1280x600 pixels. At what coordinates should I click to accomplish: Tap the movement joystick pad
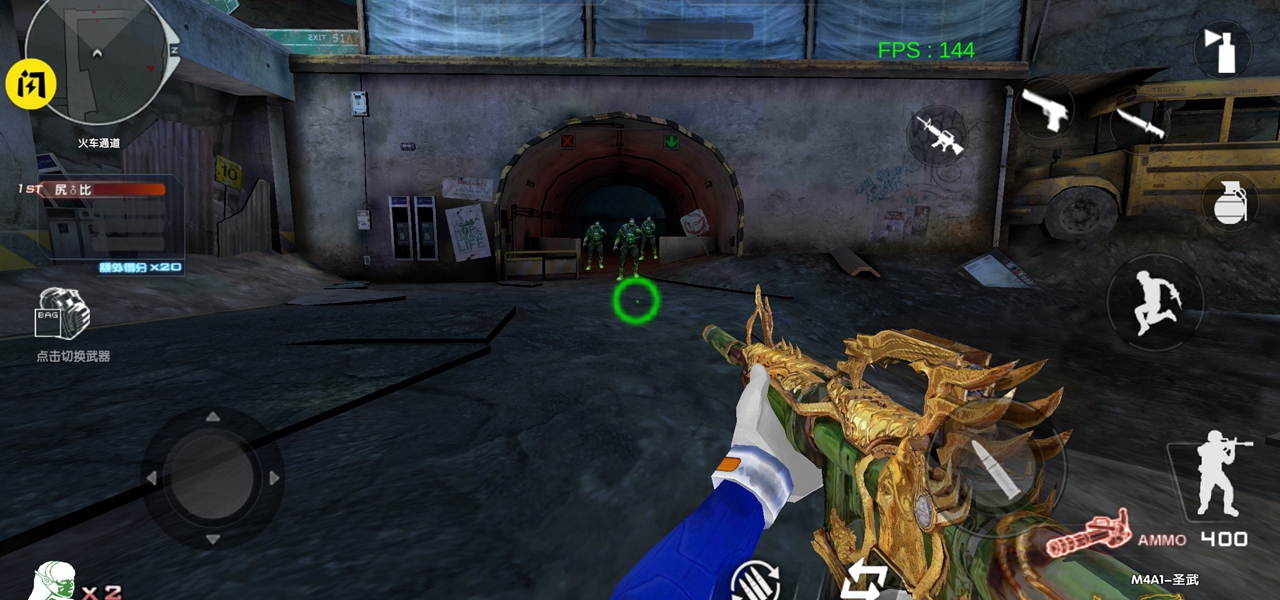pyautogui.click(x=213, y=477)
